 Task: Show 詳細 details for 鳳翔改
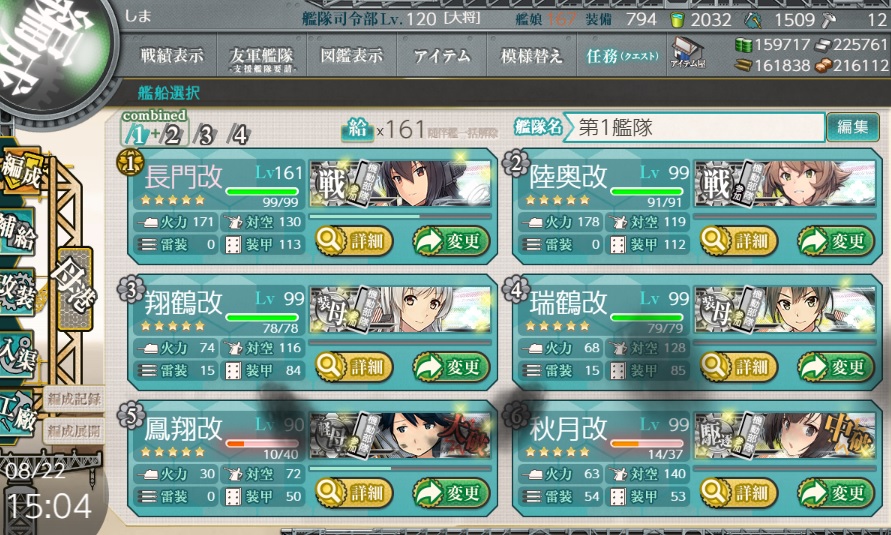coord(351,492)
